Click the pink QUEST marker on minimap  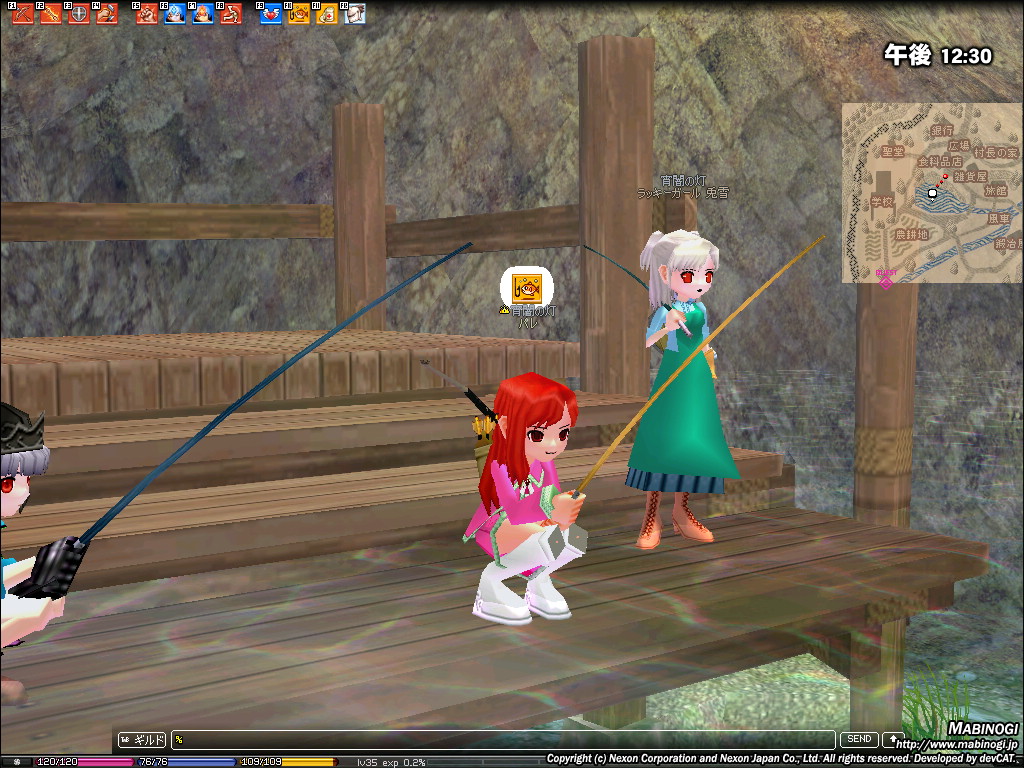pos(886,279)
